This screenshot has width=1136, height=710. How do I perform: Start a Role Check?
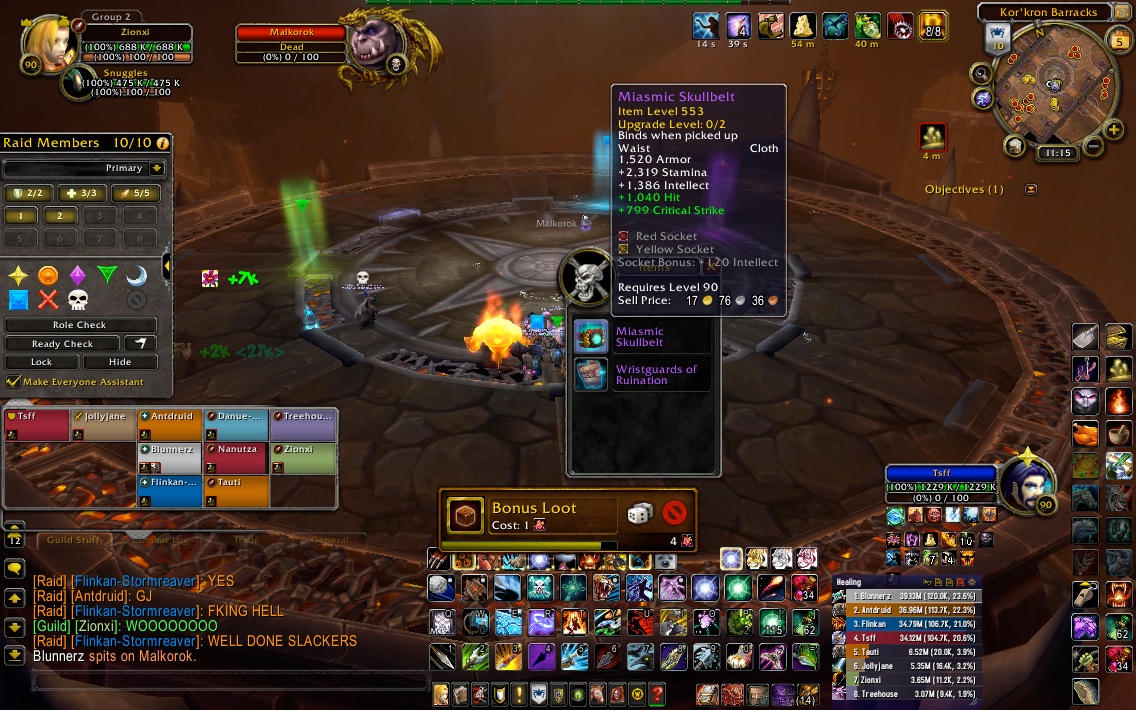(80, 325)
